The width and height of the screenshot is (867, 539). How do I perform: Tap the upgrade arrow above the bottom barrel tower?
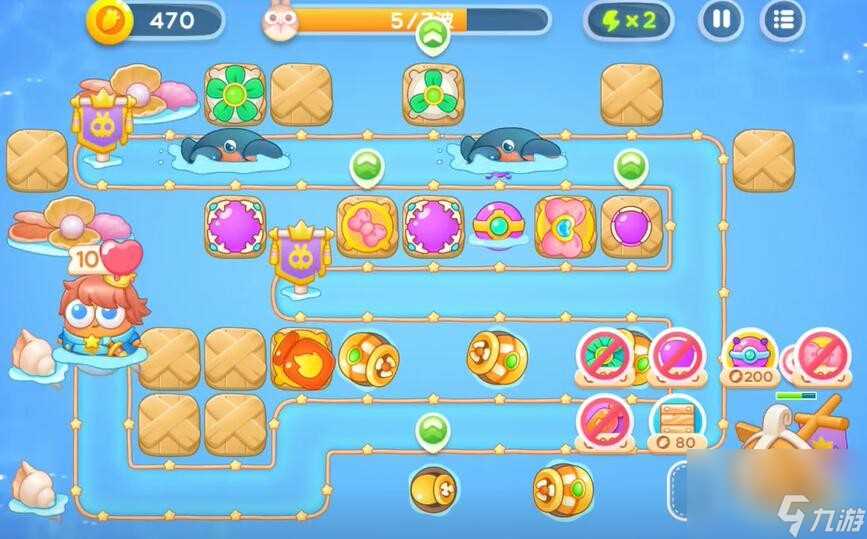point(432,431)
